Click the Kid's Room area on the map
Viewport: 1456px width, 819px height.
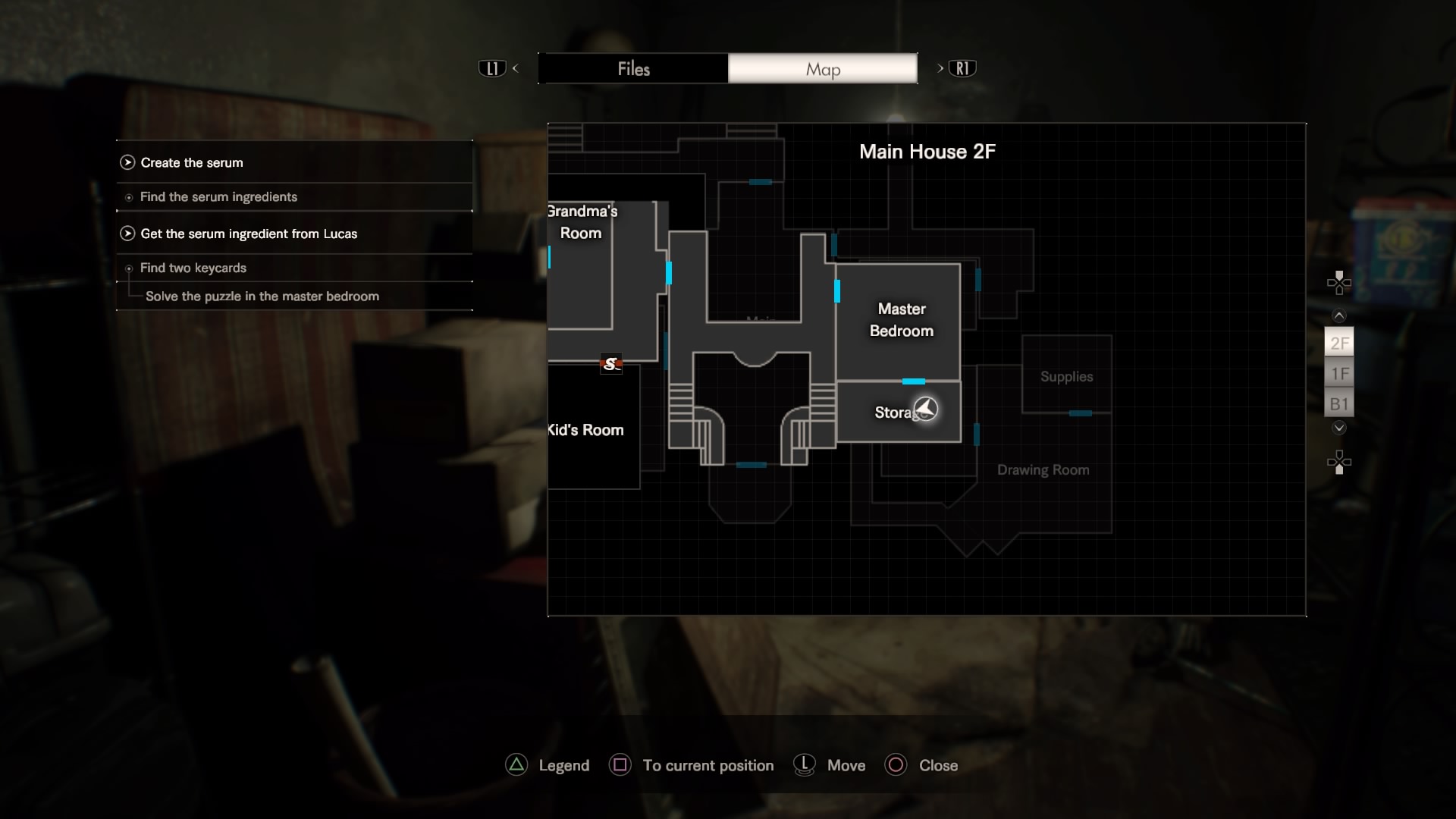[587, 430]
